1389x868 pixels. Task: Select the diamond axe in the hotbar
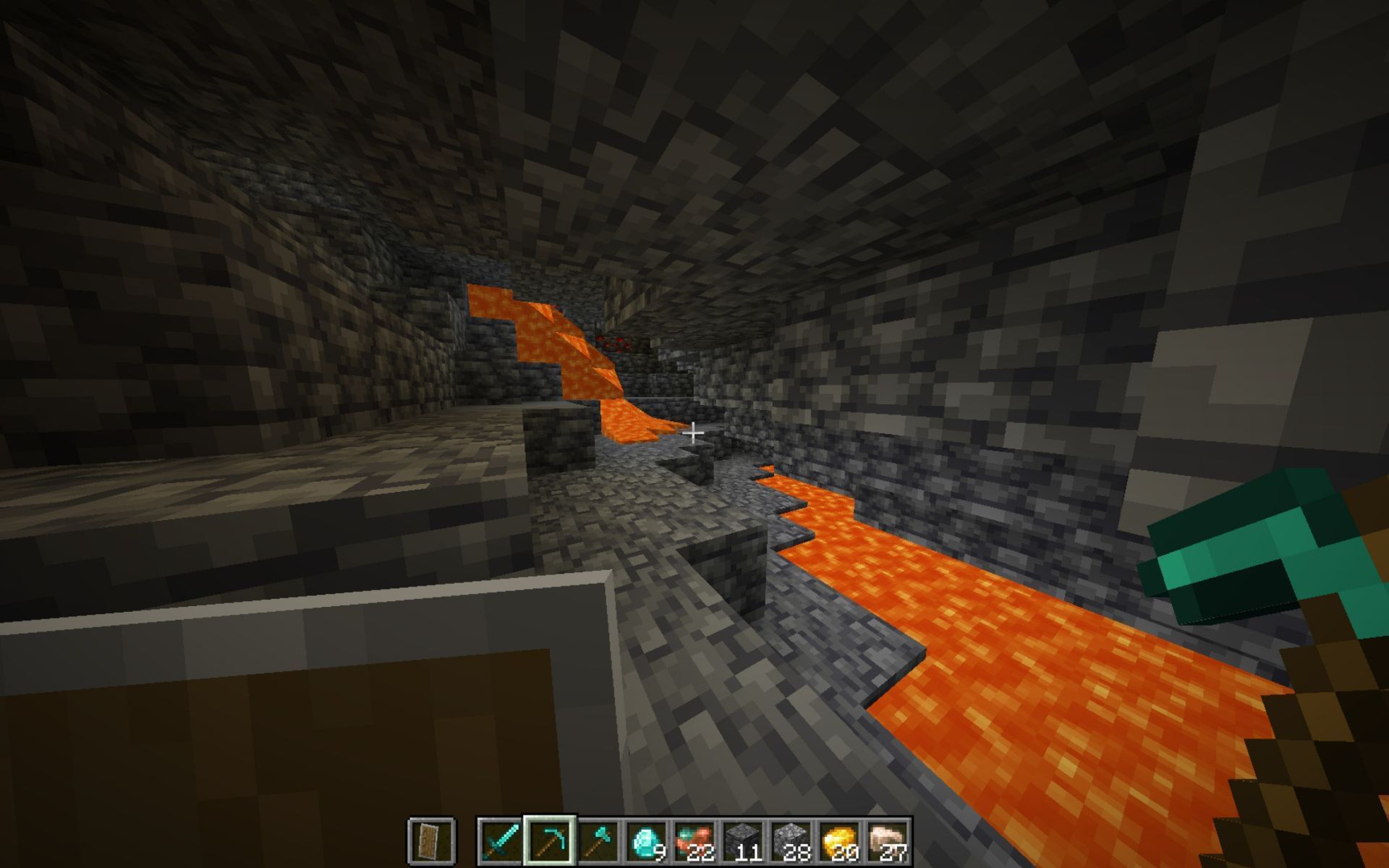point(598,841)
